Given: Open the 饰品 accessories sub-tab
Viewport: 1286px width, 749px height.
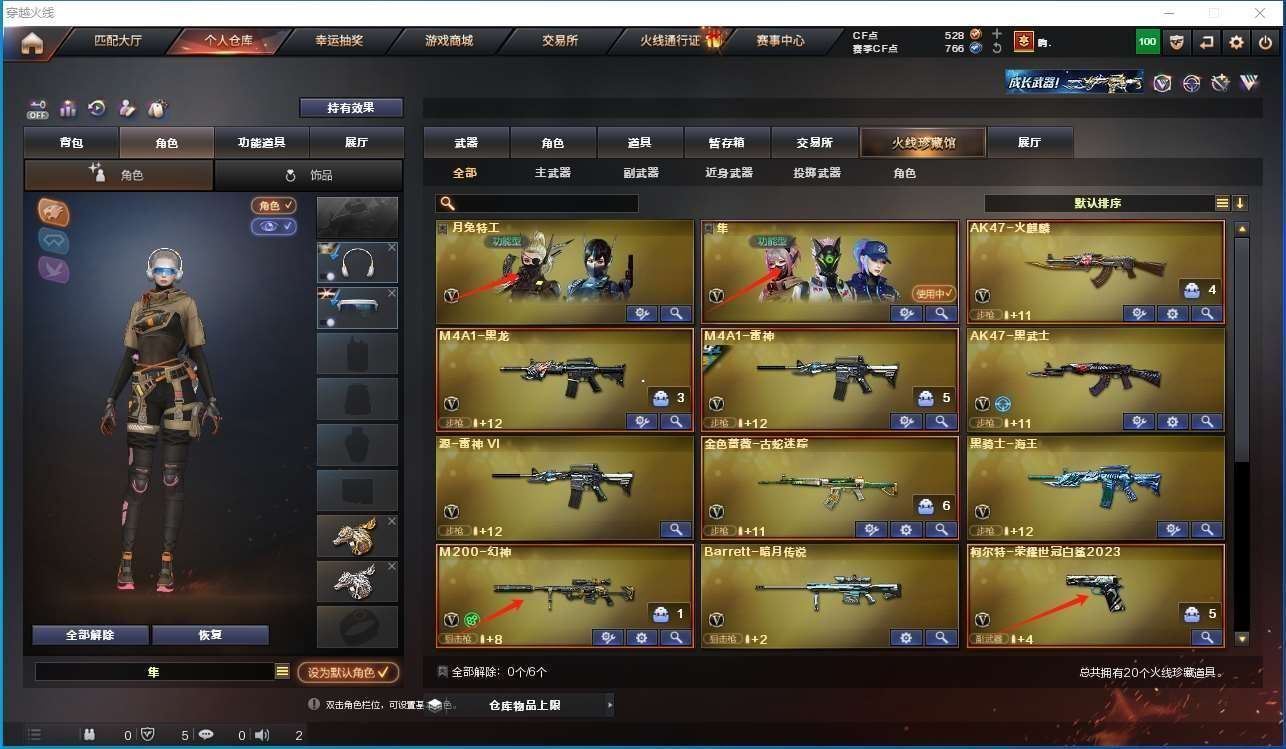Looking at the screenshot, I should coord(309,175).
